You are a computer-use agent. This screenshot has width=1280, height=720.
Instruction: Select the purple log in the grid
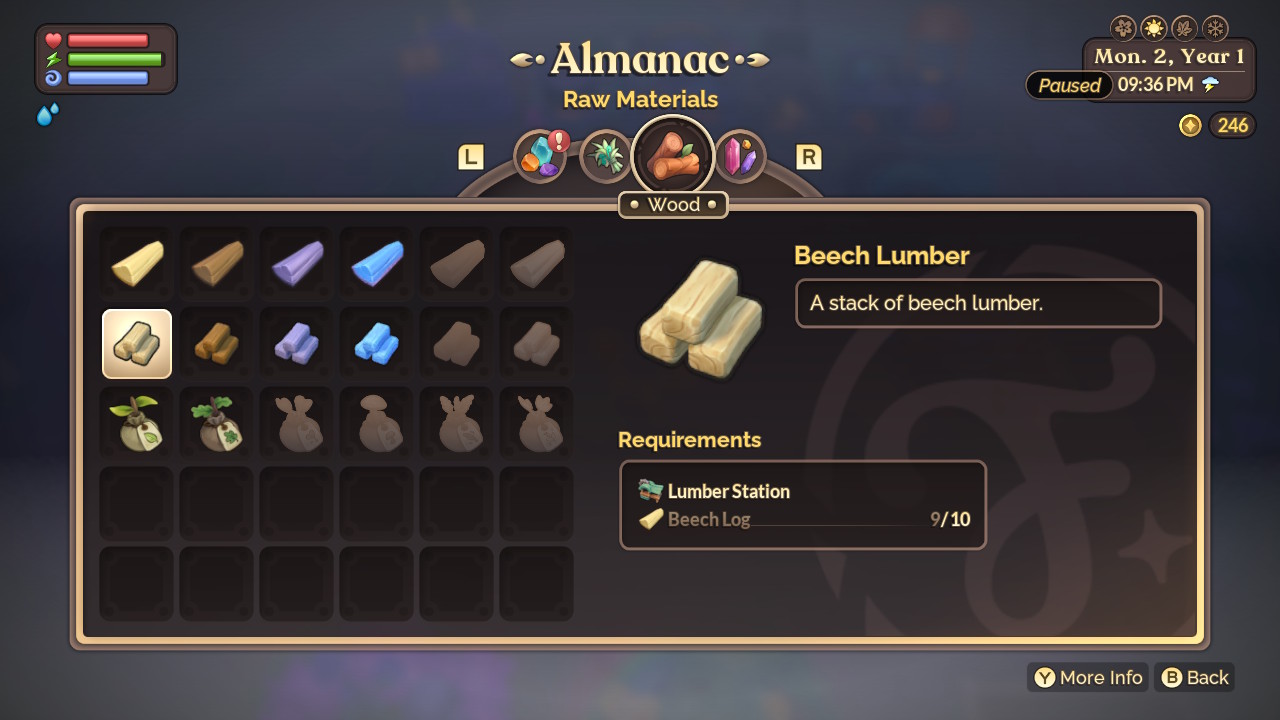coord(295,263)
